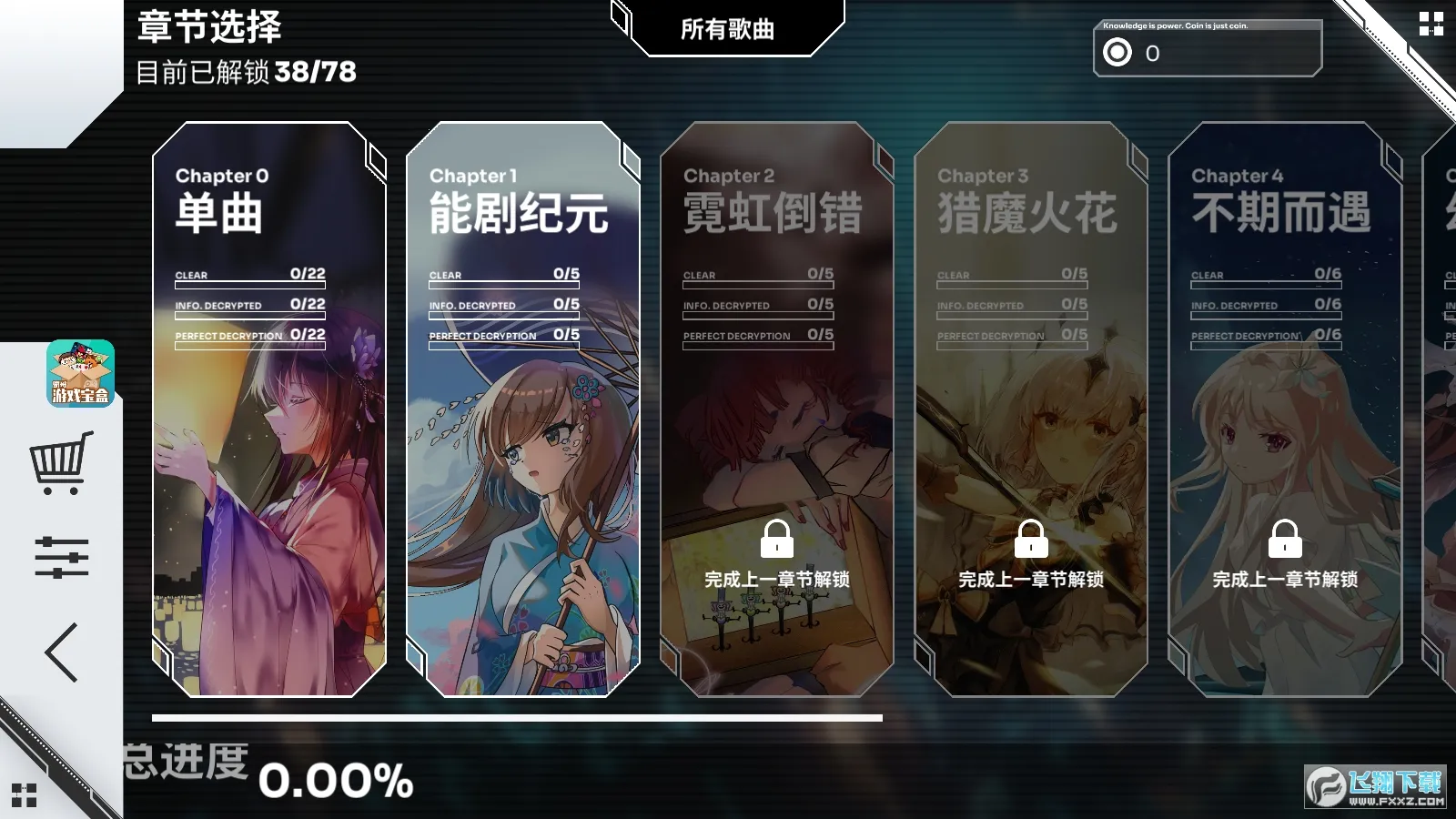The image size is (1456, 819).
Task: Open the 游戏宝盒 game box overlay icon
Action: [x=81, y=373]
